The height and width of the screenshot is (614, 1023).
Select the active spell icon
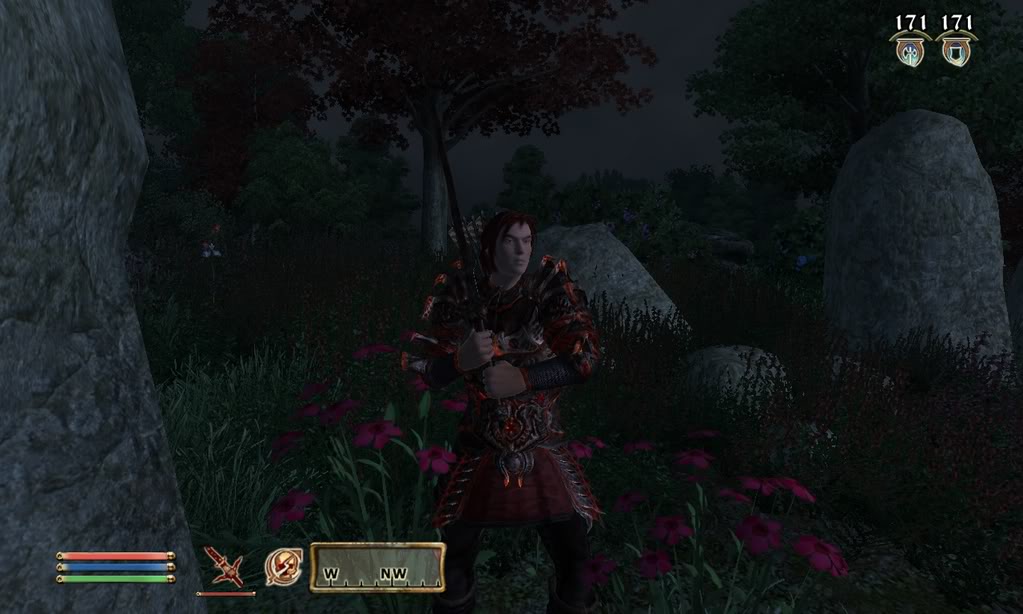coord(281,567)
